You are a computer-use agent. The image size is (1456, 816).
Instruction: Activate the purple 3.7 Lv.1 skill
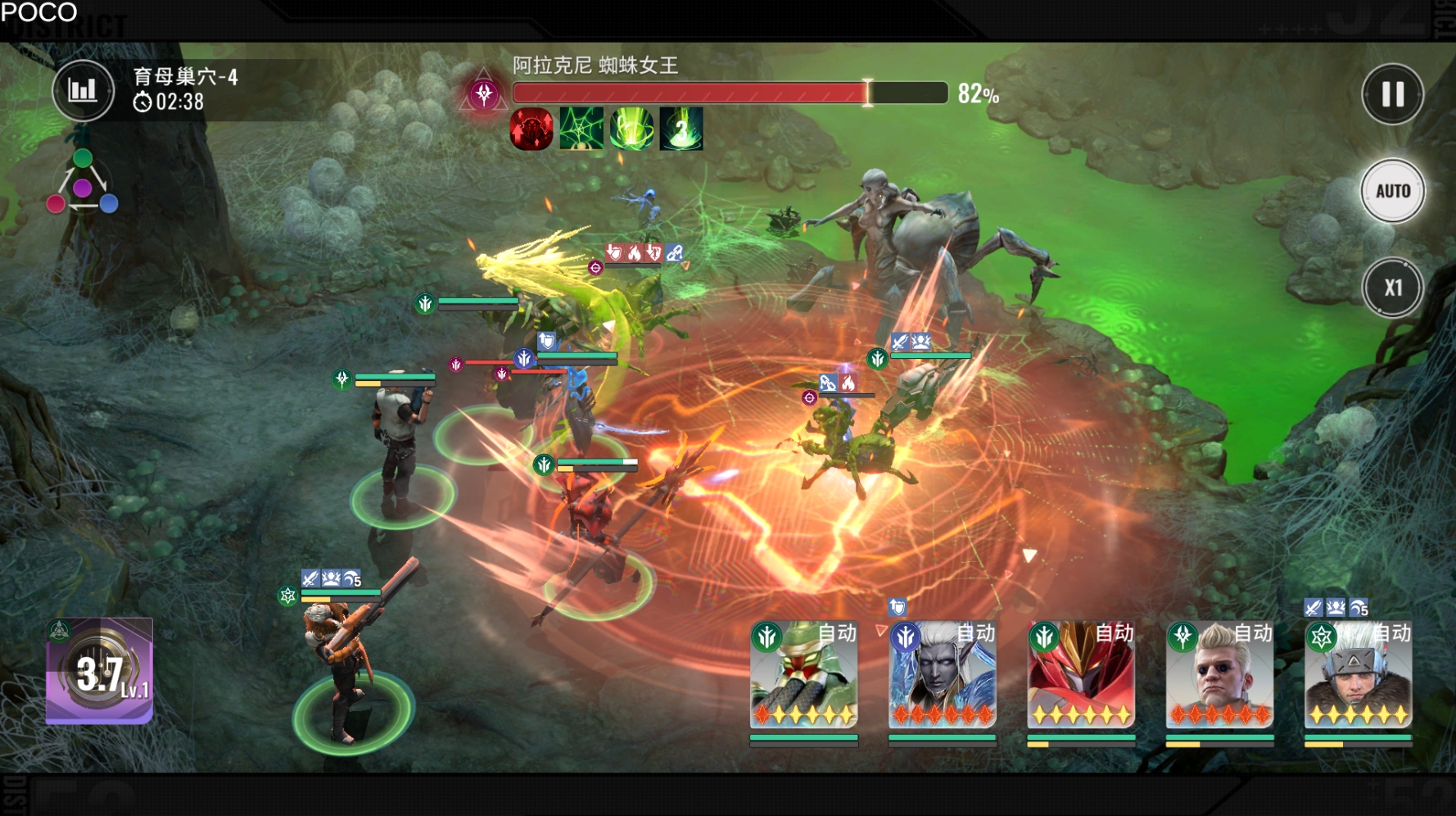point(100,672)
